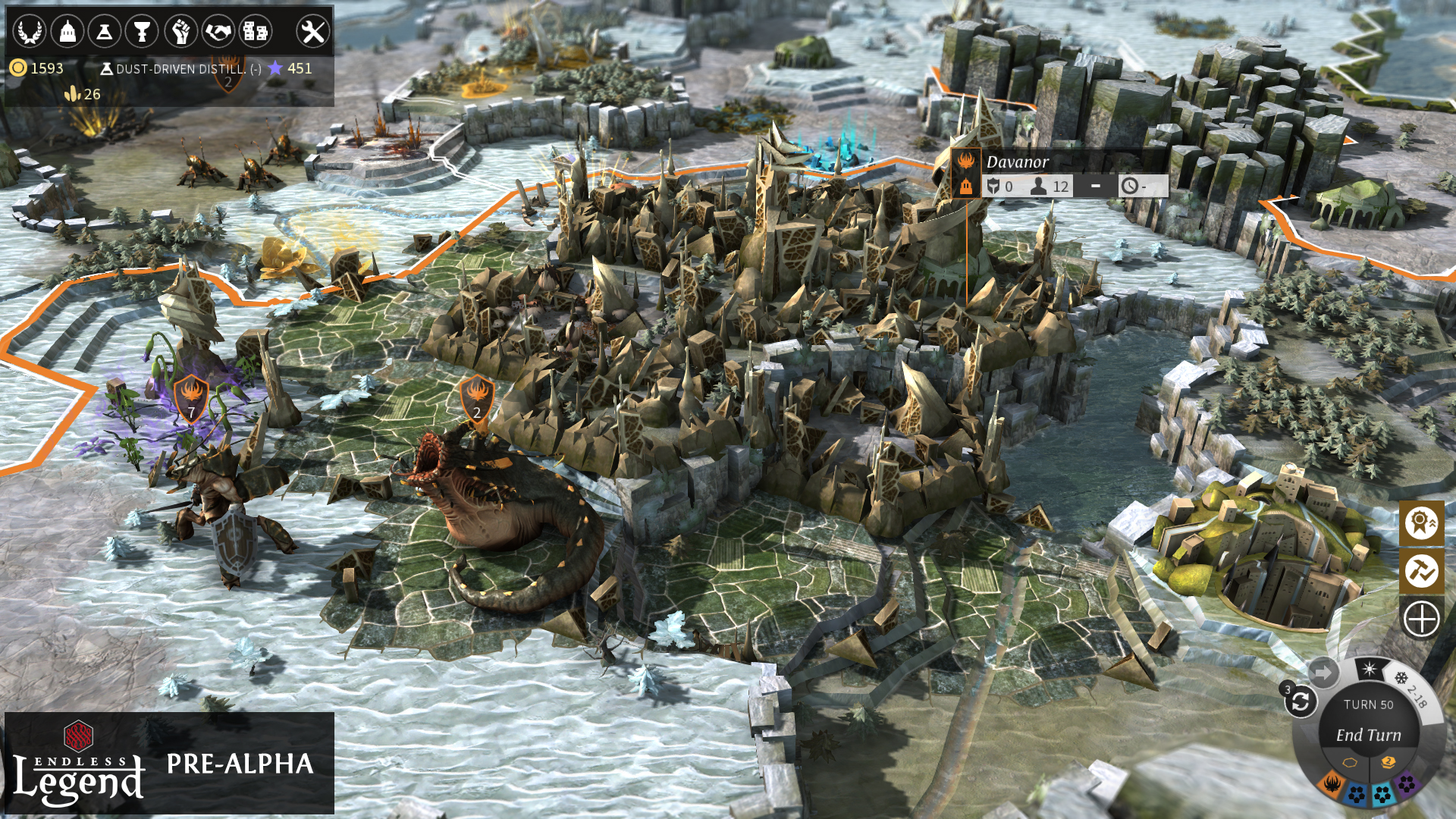
Task: Open the military fist icon in the toolbar
Action: 182,30
